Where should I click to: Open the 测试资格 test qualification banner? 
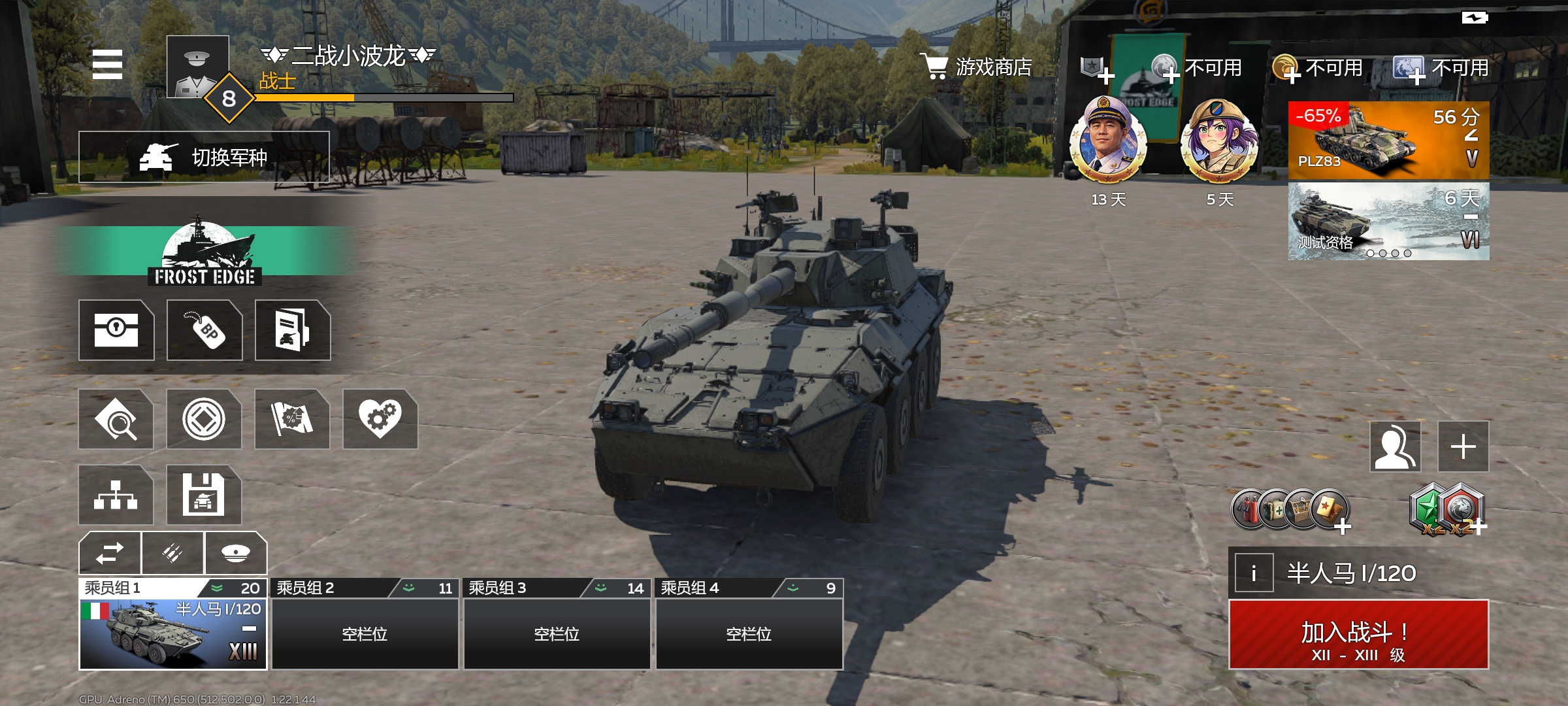1388,222
